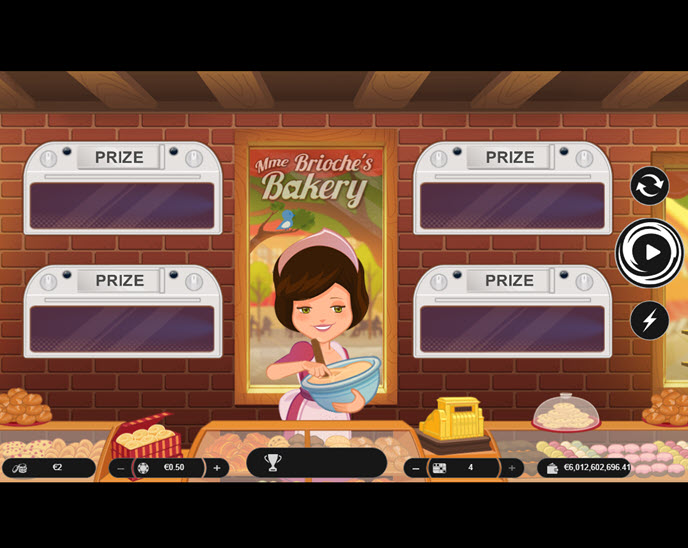
Task: Select the total bet €2 panel
Action: tap(48, 468)
